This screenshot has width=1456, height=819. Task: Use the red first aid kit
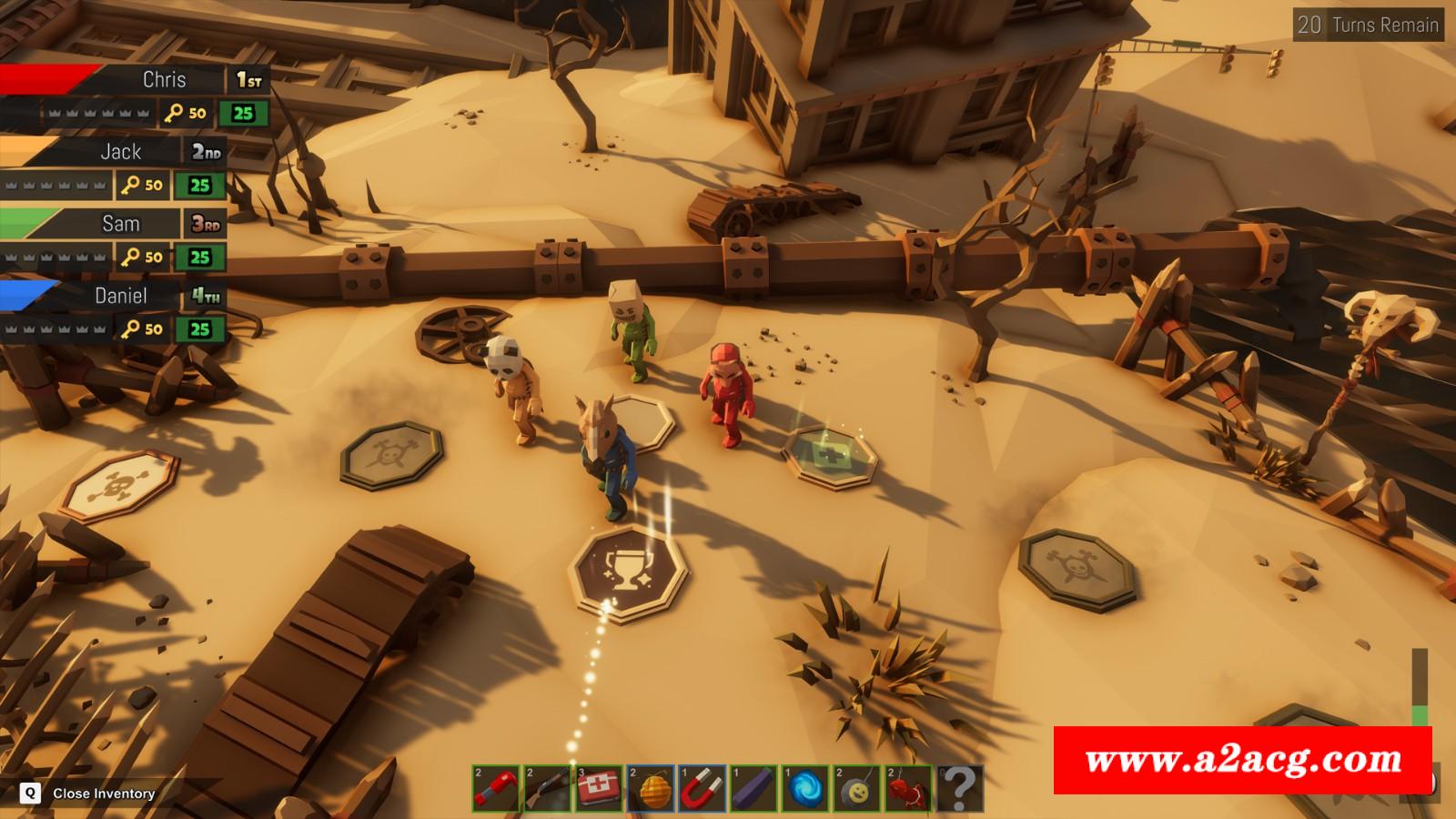tap(600, 788)
